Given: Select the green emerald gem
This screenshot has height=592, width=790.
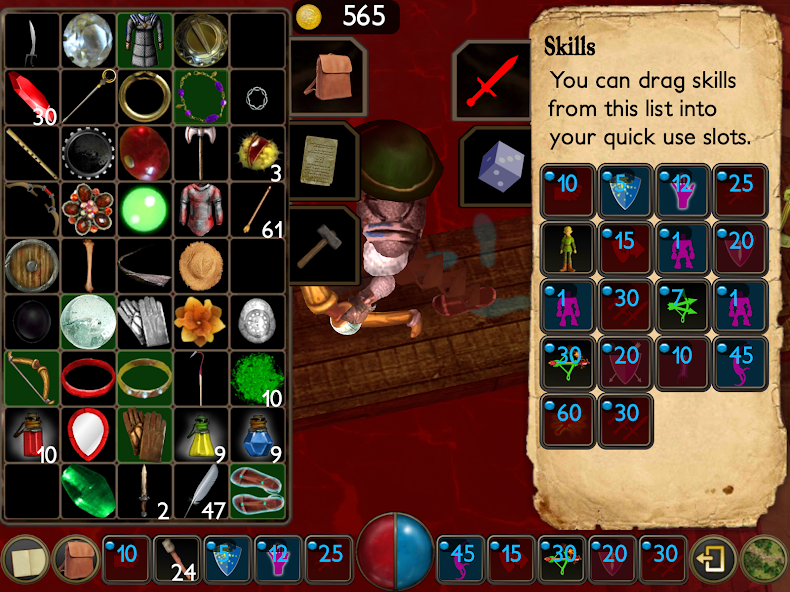Looking at the screenshot, I should (88, 489).
